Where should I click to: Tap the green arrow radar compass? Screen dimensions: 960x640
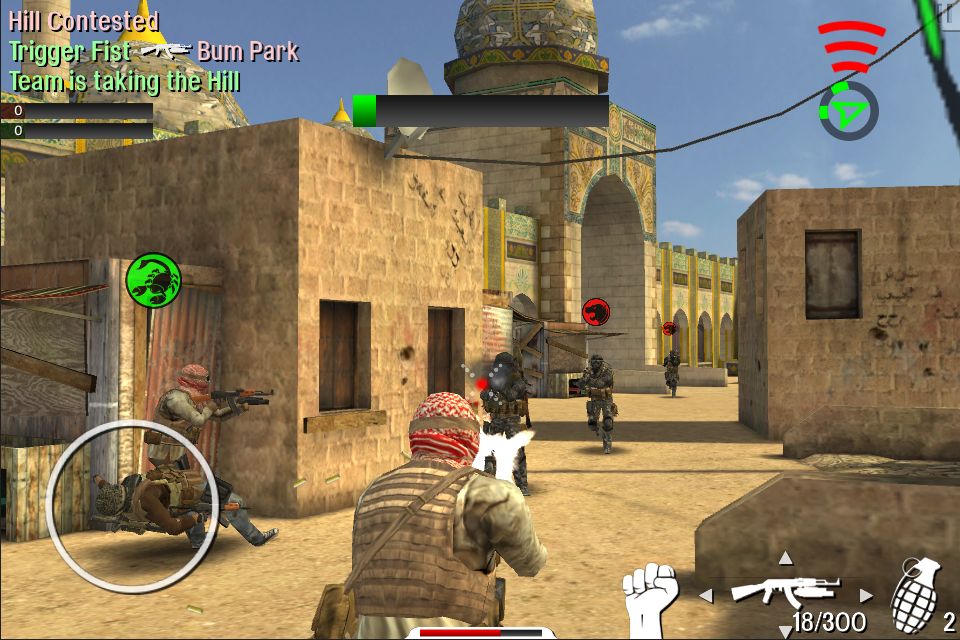[848, 111]
